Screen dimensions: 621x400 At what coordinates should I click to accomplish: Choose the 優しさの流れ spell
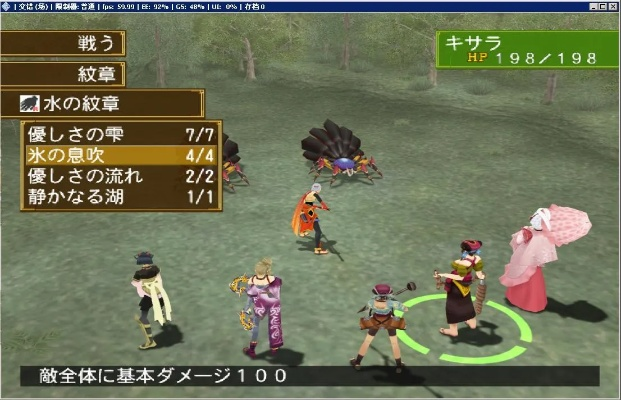click(x=121, y=176)
